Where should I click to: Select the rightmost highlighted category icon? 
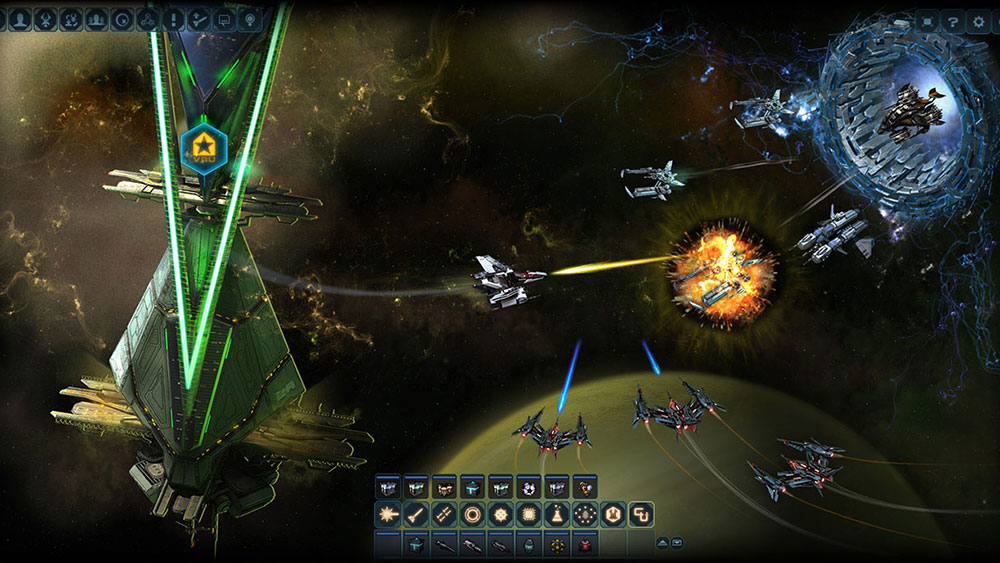pyautogui.click(x=641, y=515)
